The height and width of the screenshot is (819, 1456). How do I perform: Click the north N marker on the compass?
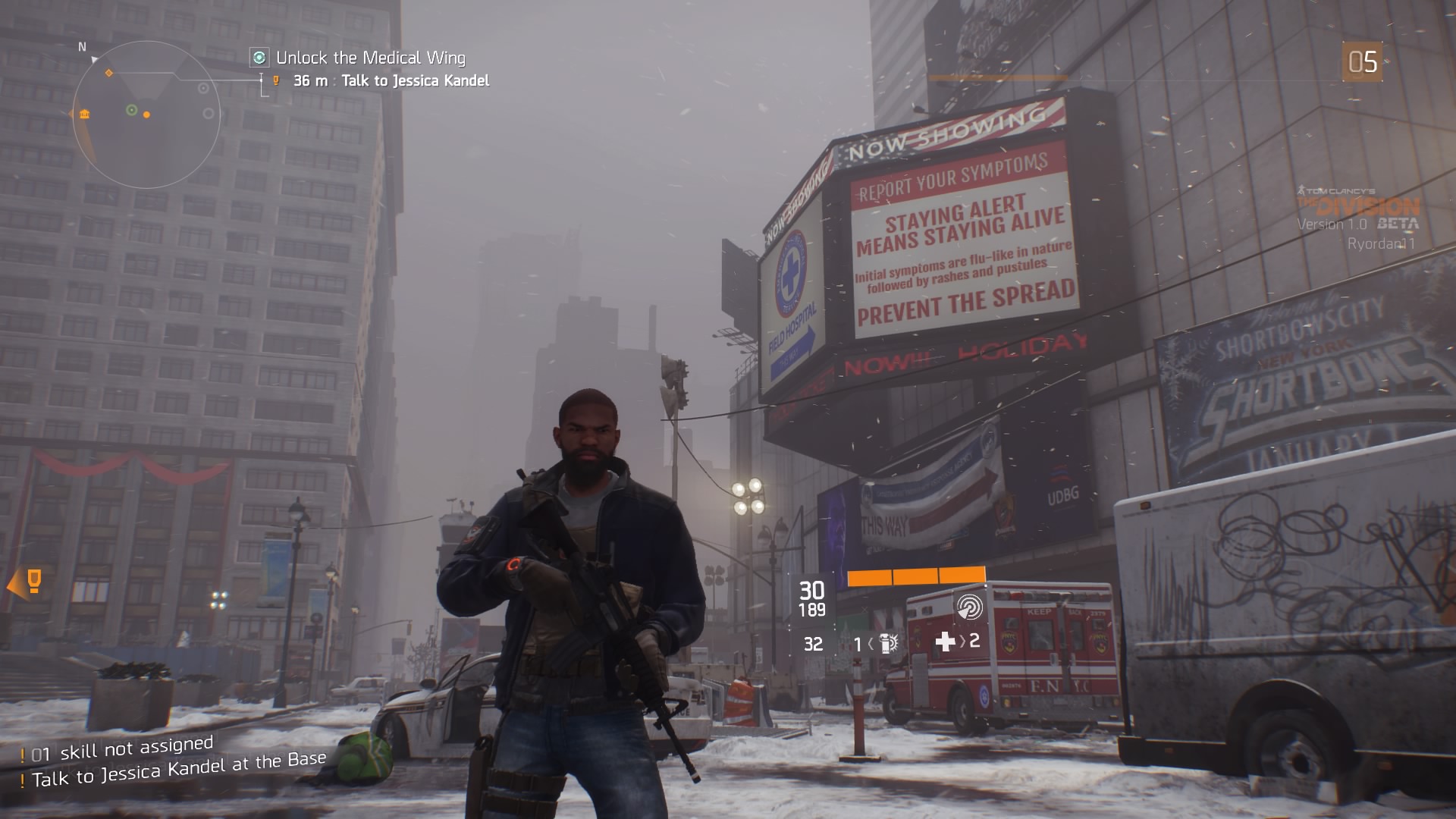82,47
